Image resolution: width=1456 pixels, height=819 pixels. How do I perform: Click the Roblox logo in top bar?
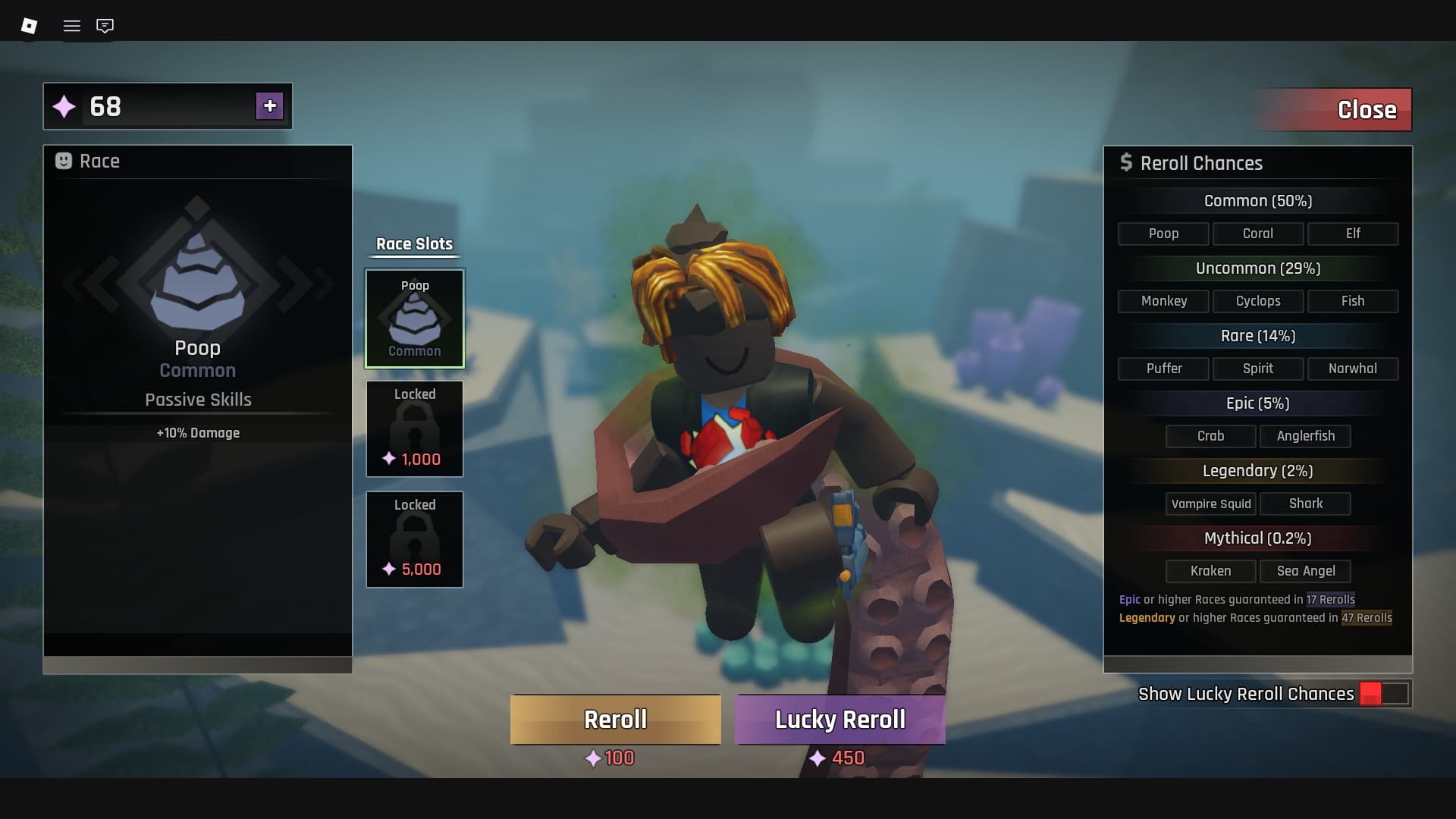pos(29,25)
